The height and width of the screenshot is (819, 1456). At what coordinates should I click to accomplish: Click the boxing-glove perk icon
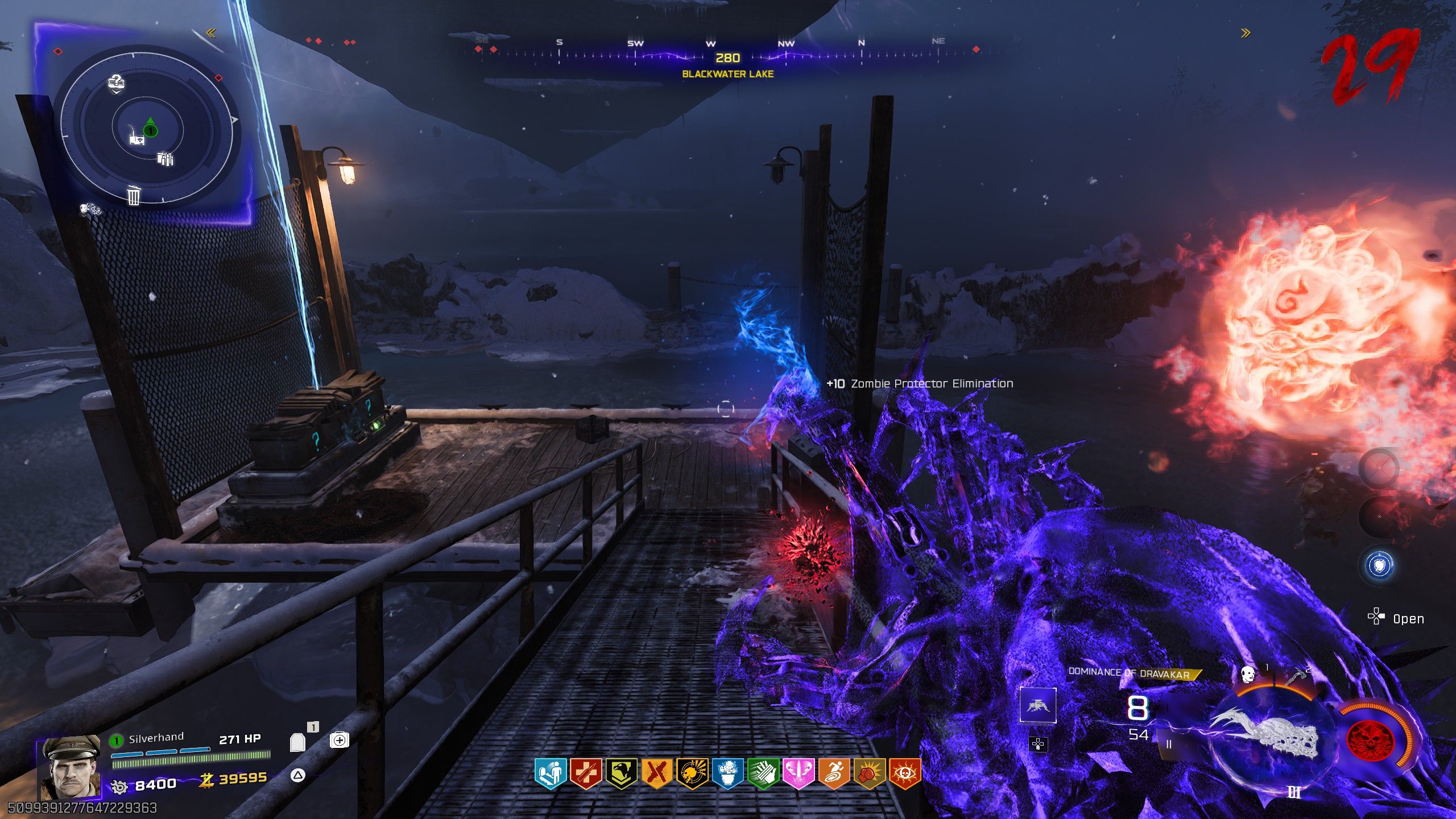pos(868,774)
